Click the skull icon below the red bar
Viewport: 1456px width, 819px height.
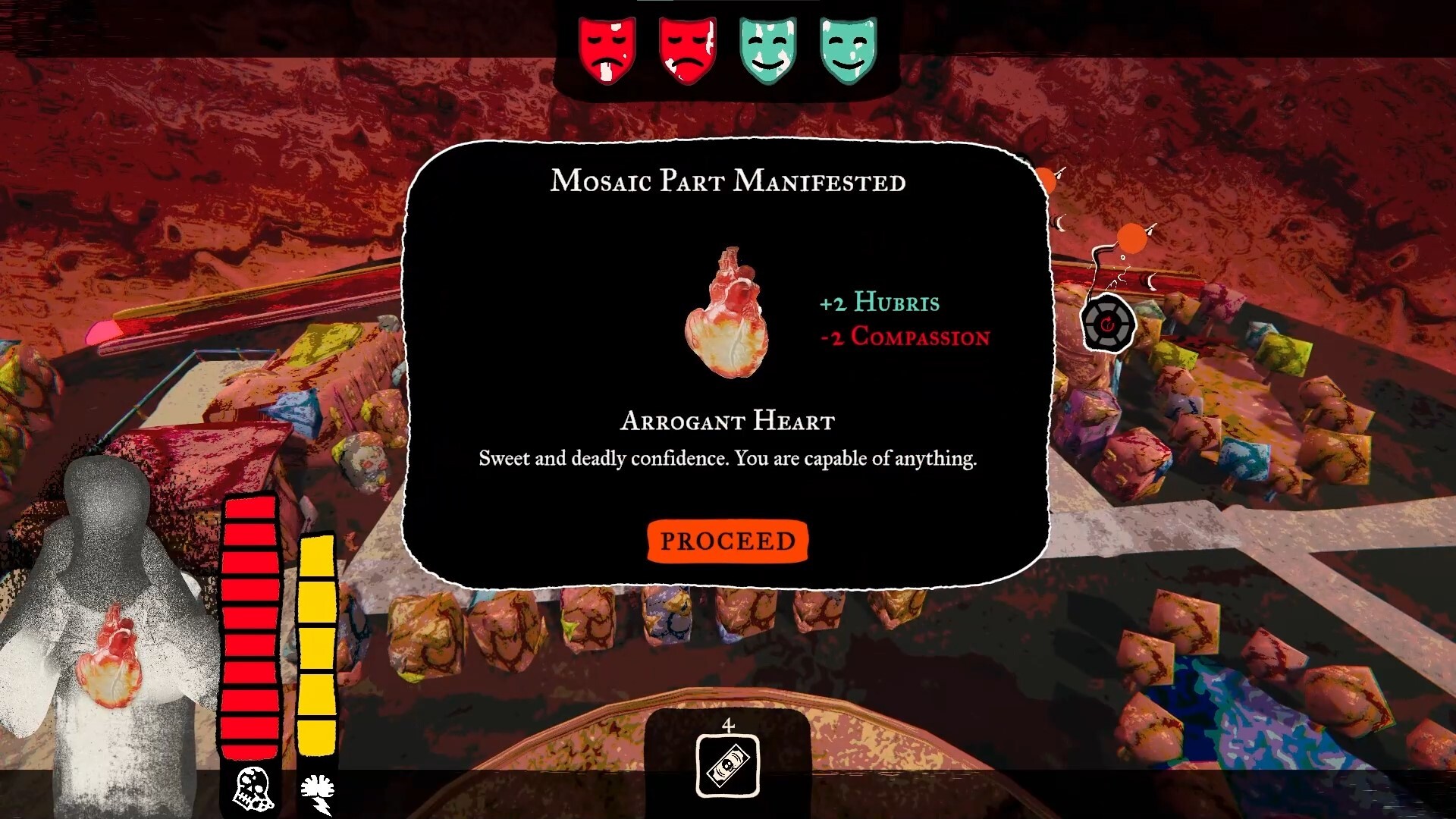[249, 789]
